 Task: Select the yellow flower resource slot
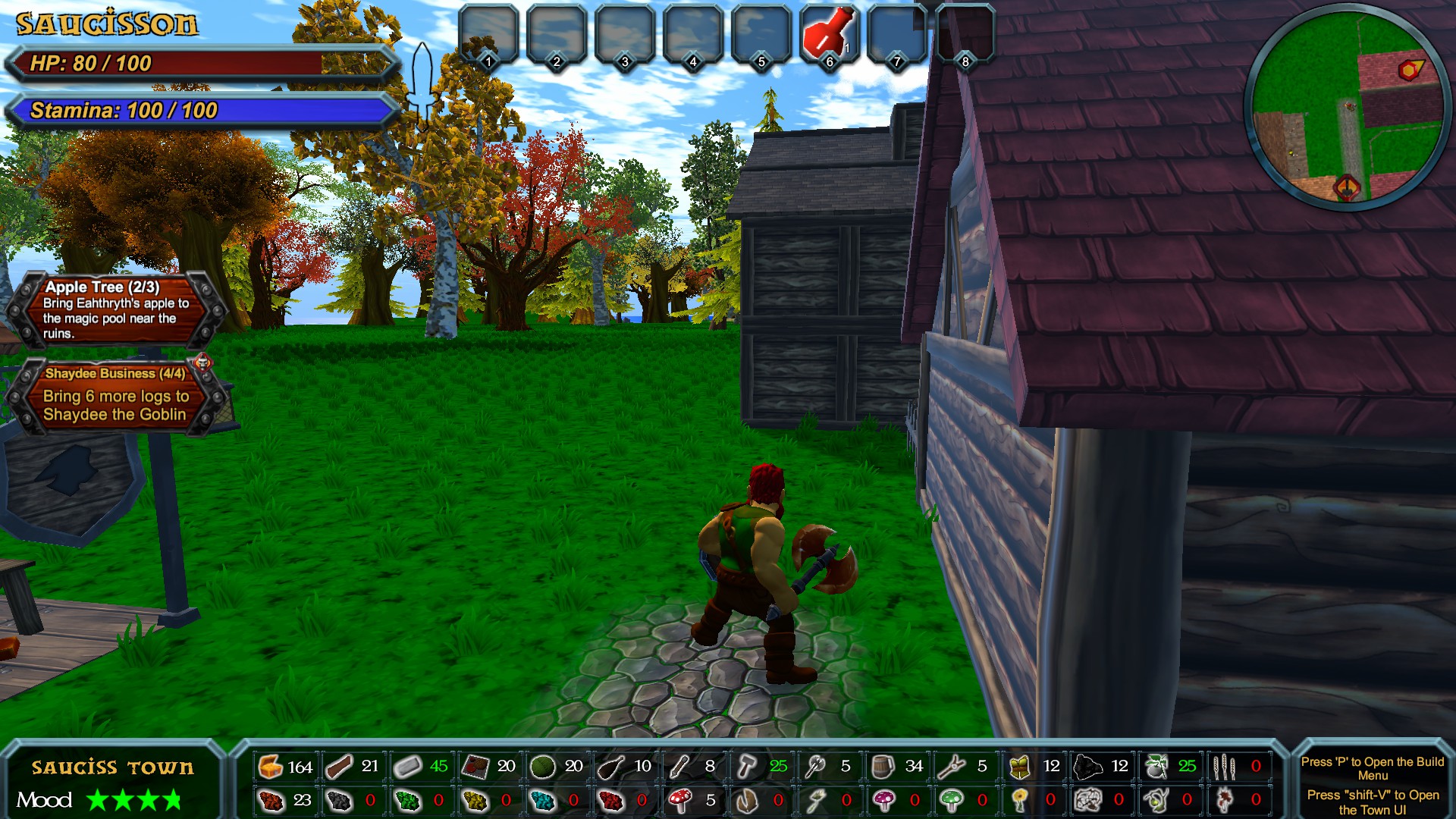[x=1019, y=800]
